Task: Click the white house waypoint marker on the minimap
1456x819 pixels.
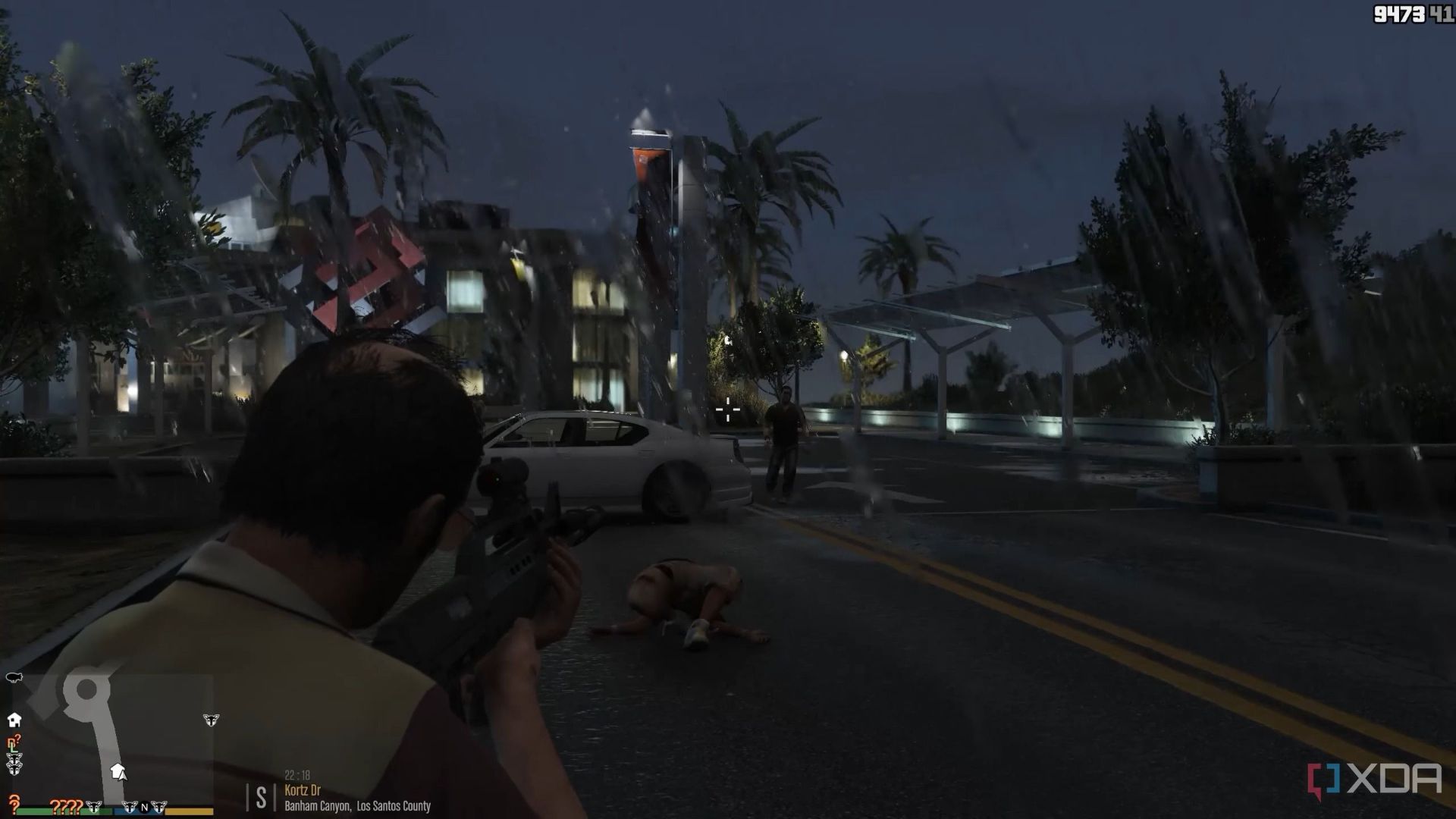Action: [x=118, y=769]
